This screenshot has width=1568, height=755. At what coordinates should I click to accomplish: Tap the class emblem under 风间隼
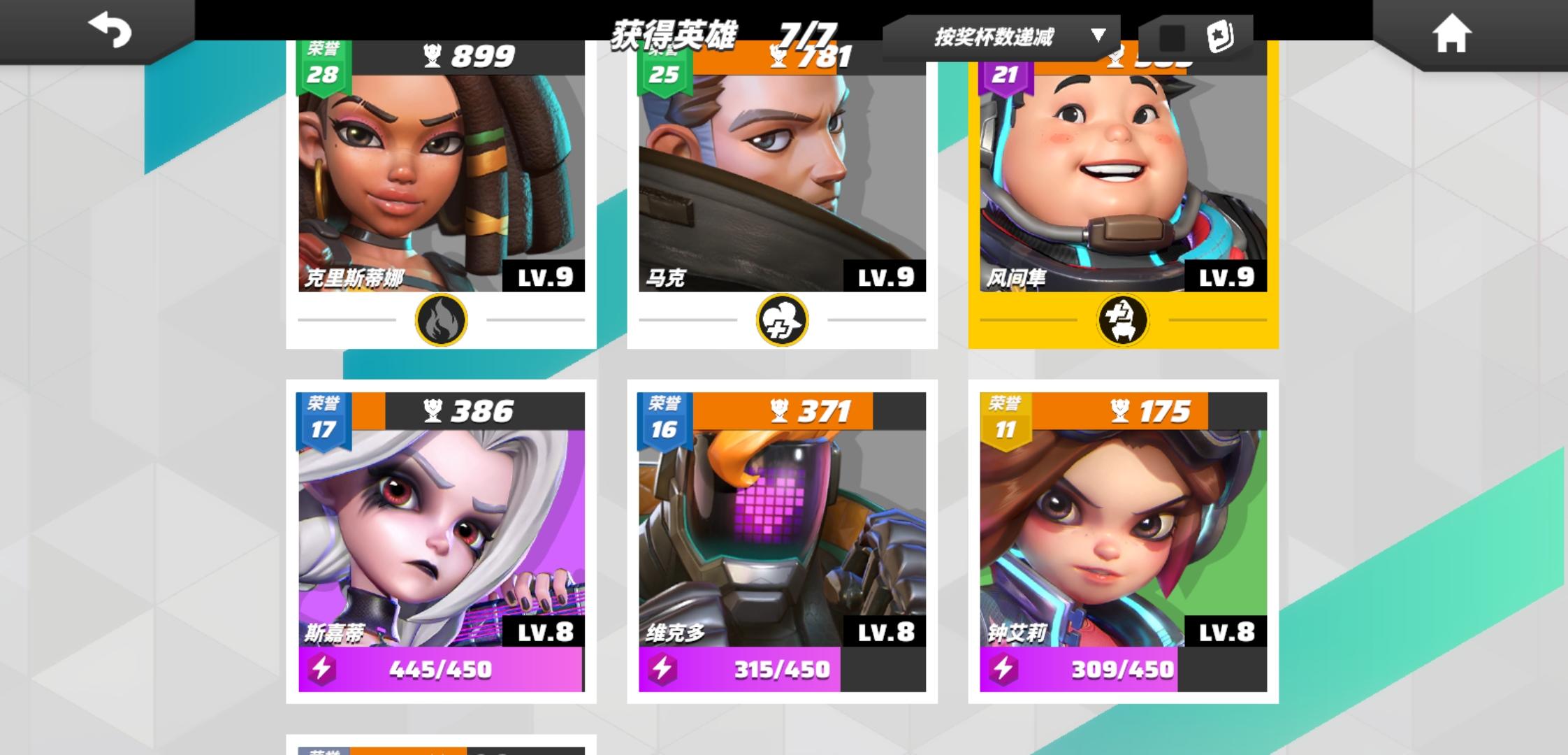(x=1121, y=319)
